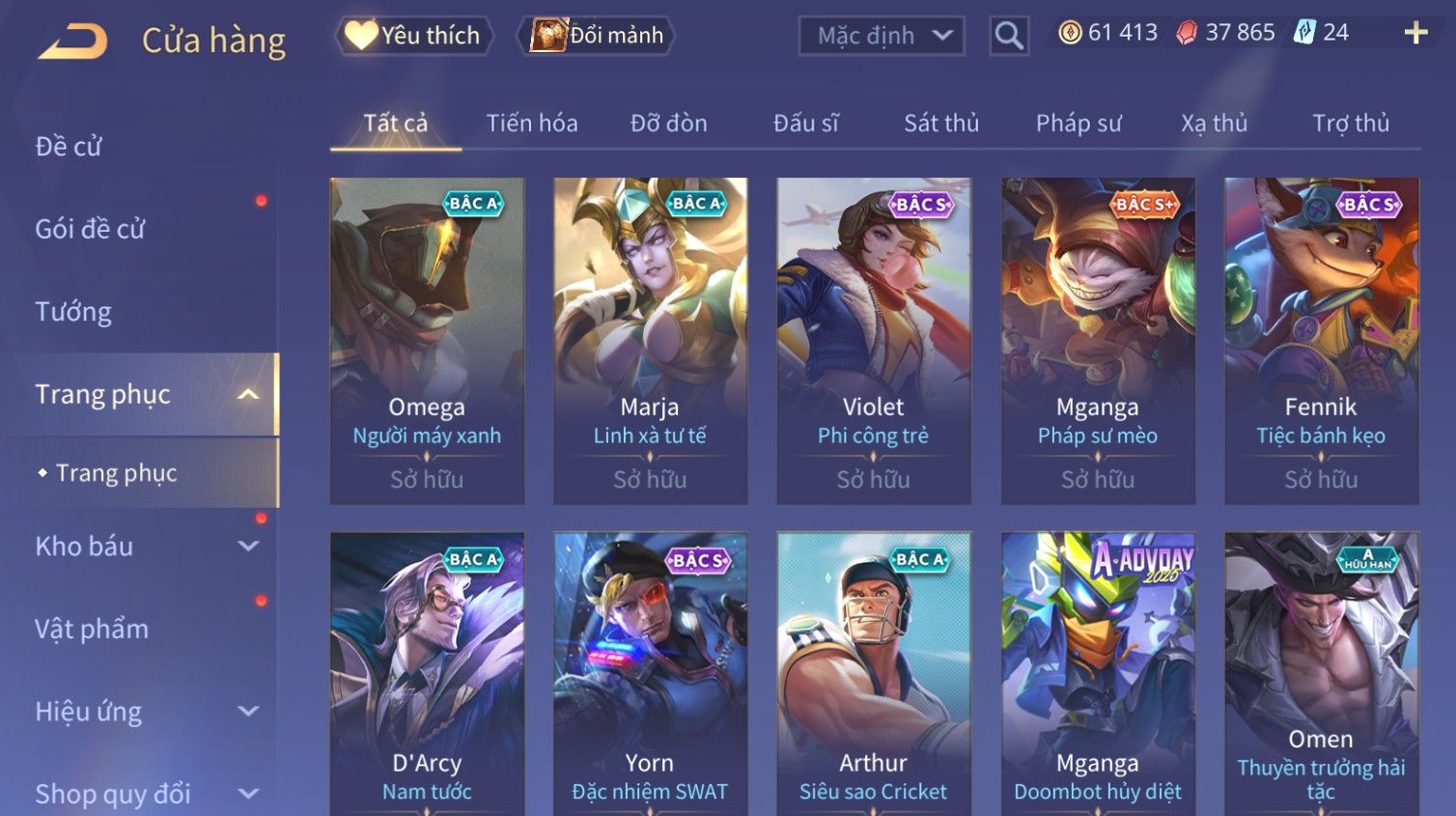Expand the Hiệu ứng menu
The height and width of the screenshot is (816, 1456).
click(145, 712)
